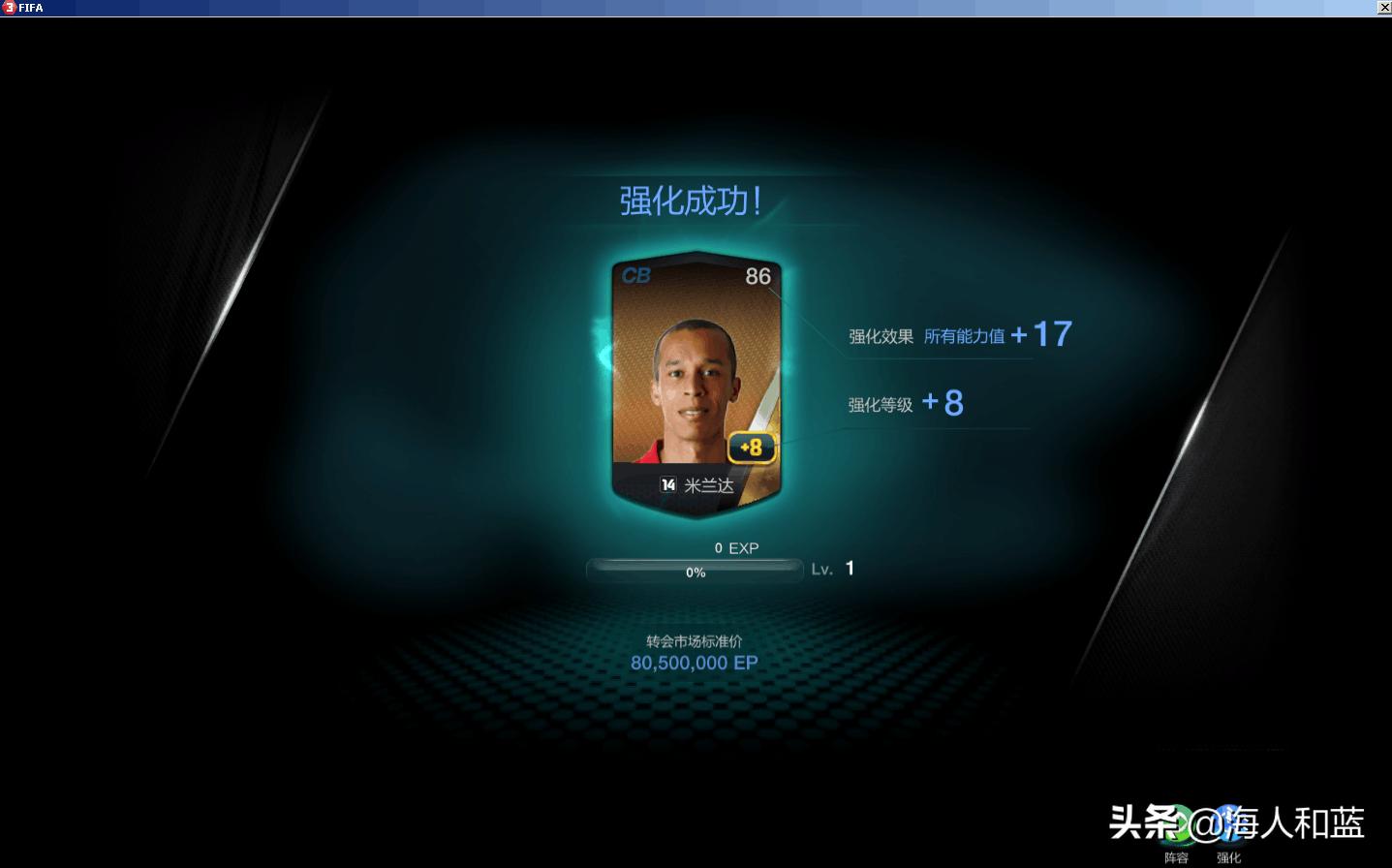Viewport: 1392px width, 868px height.
Task: Toggle the 强化等级 +8 detail line
Action: (x=906, y=402)
